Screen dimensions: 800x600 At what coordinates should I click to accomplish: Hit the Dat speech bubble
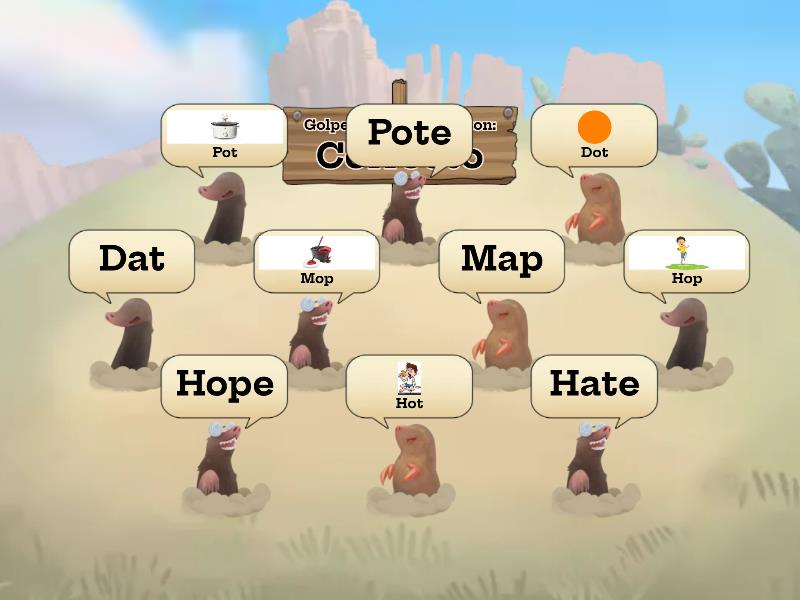click(x=131, y=260)
